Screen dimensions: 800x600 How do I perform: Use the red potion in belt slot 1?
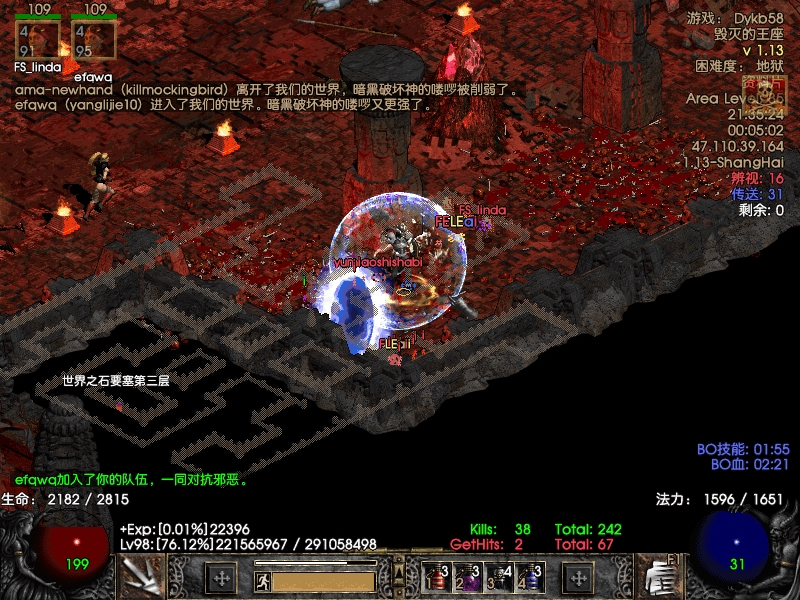click(436, 578)
